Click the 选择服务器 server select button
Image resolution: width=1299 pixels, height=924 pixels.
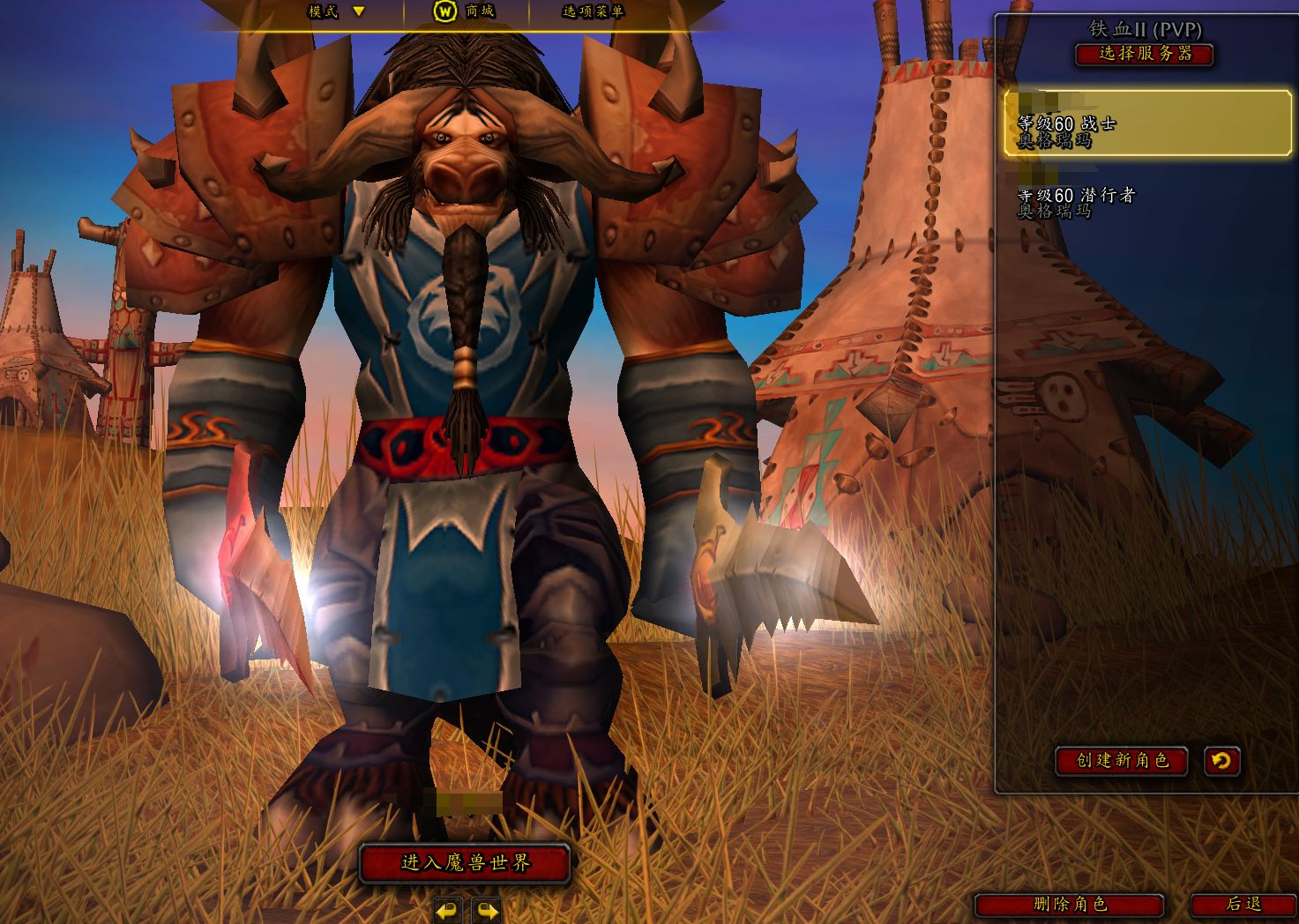tap(1144, 54)
